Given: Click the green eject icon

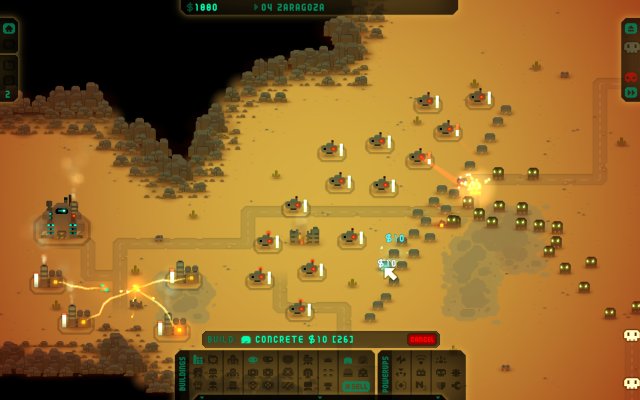Looking at the screenshot, I should click(x=631, y=29).
